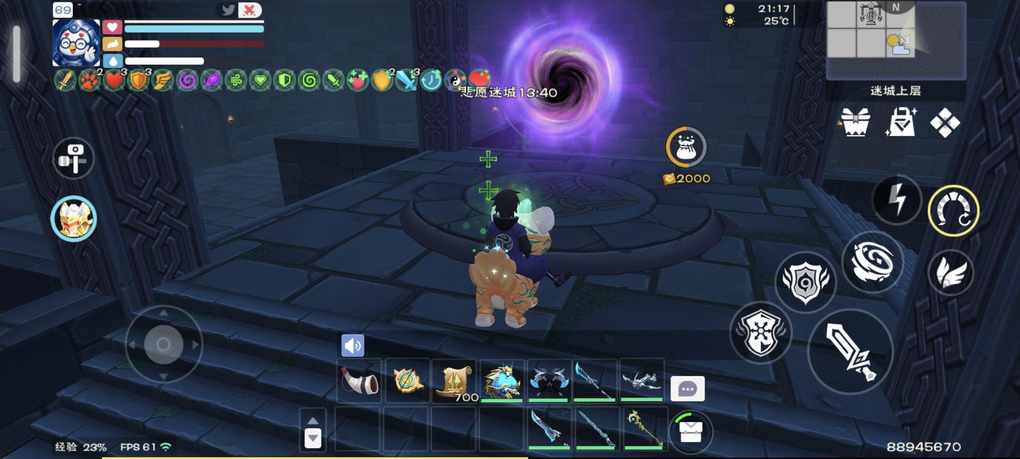Use the yellow-ringed horseshoe mount skill
The height and width of the screenshot is (459, 1020).
[953, 210]
